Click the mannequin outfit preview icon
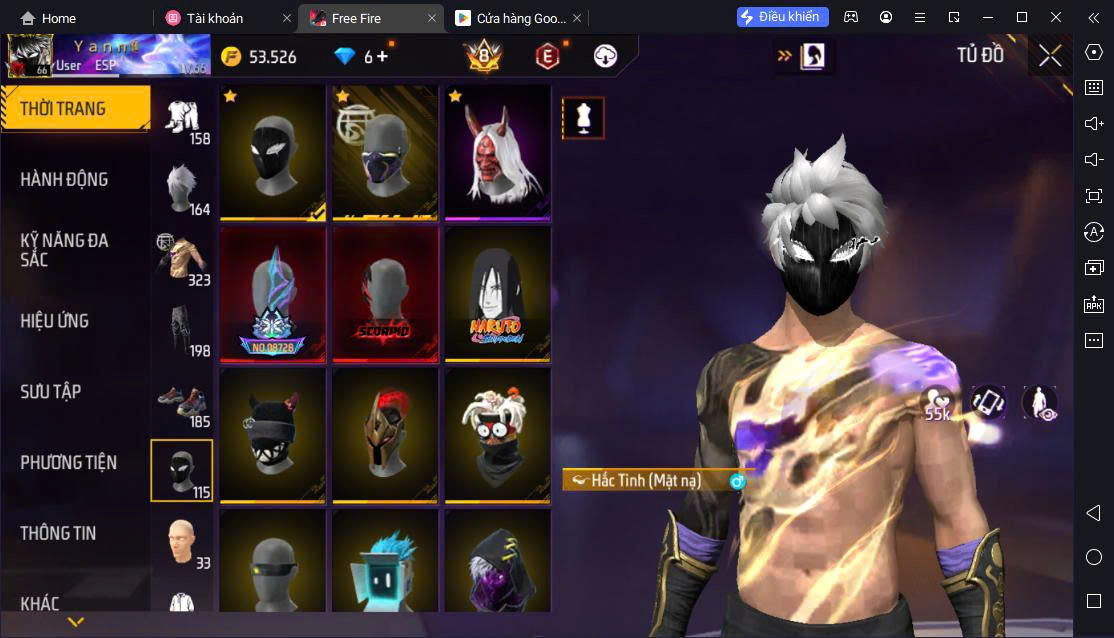 pyautogui.click(x=583, y=118)
